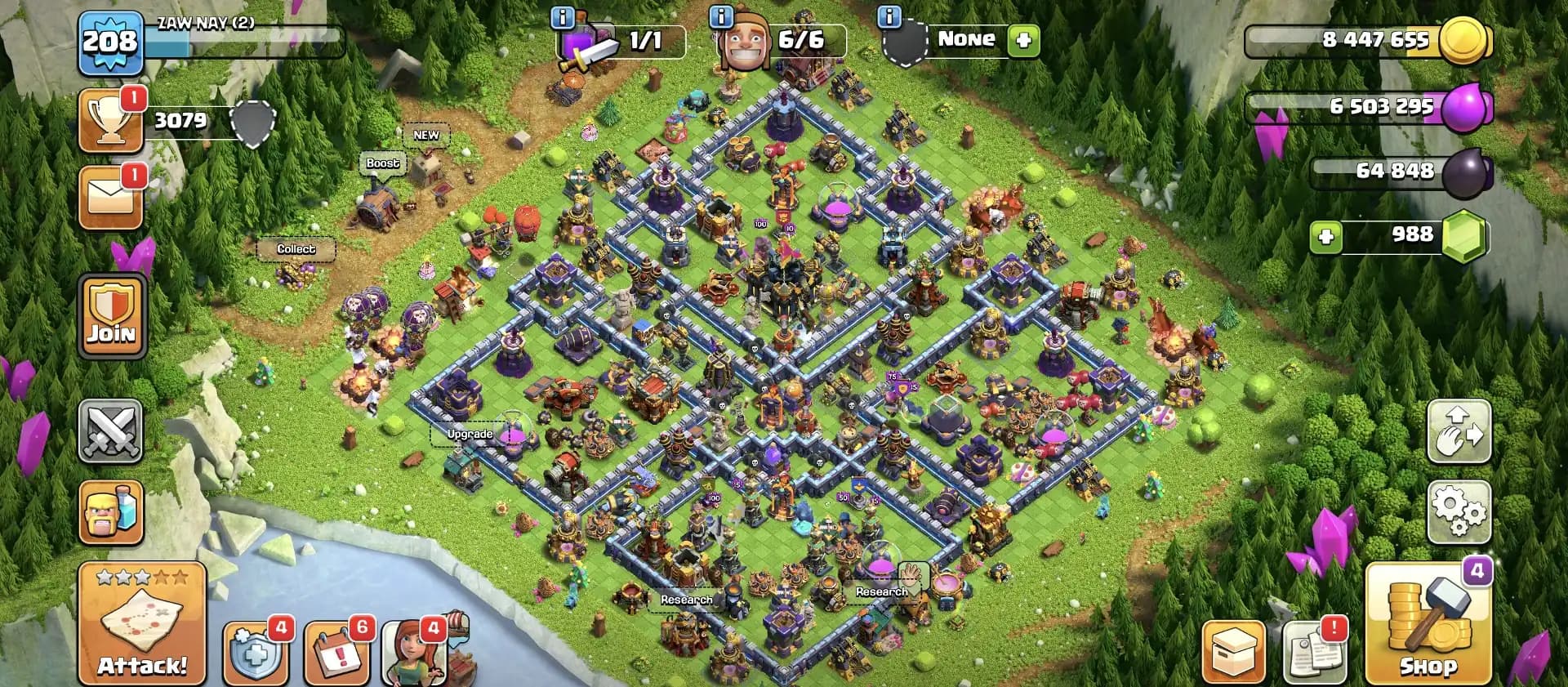Tap the Upgrade label near the spell factory
This screenshot has height=687, width=1568.
tap(469, 434)
